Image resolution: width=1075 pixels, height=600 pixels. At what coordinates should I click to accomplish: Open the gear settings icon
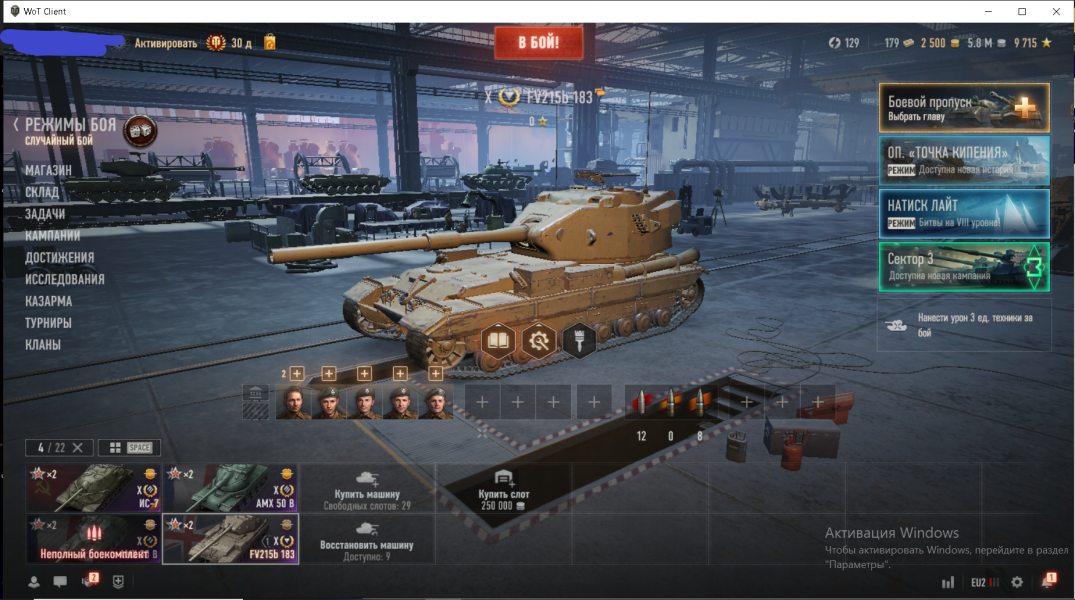point(1017,582)
